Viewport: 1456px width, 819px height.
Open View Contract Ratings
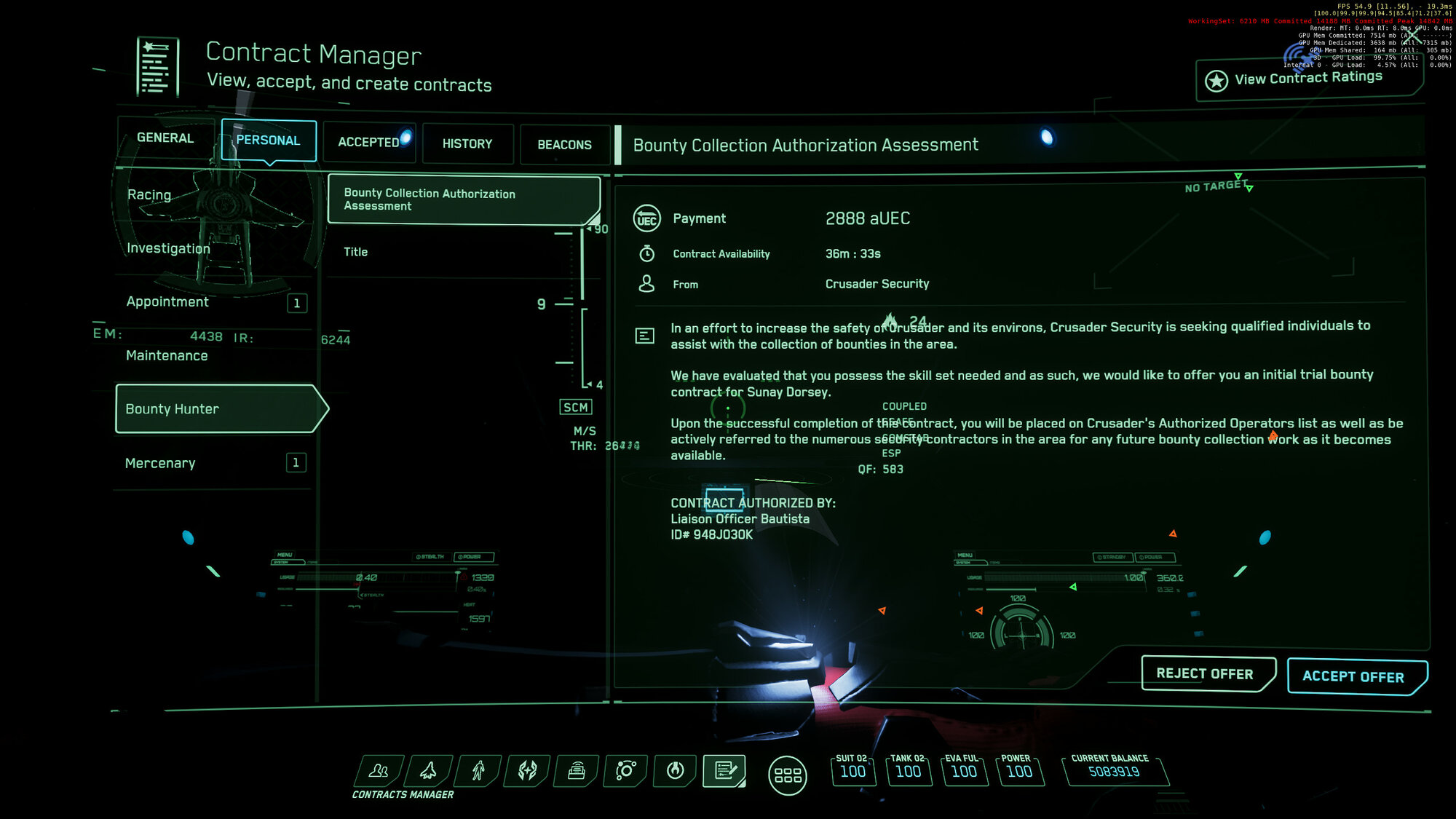pos(1307,79)
